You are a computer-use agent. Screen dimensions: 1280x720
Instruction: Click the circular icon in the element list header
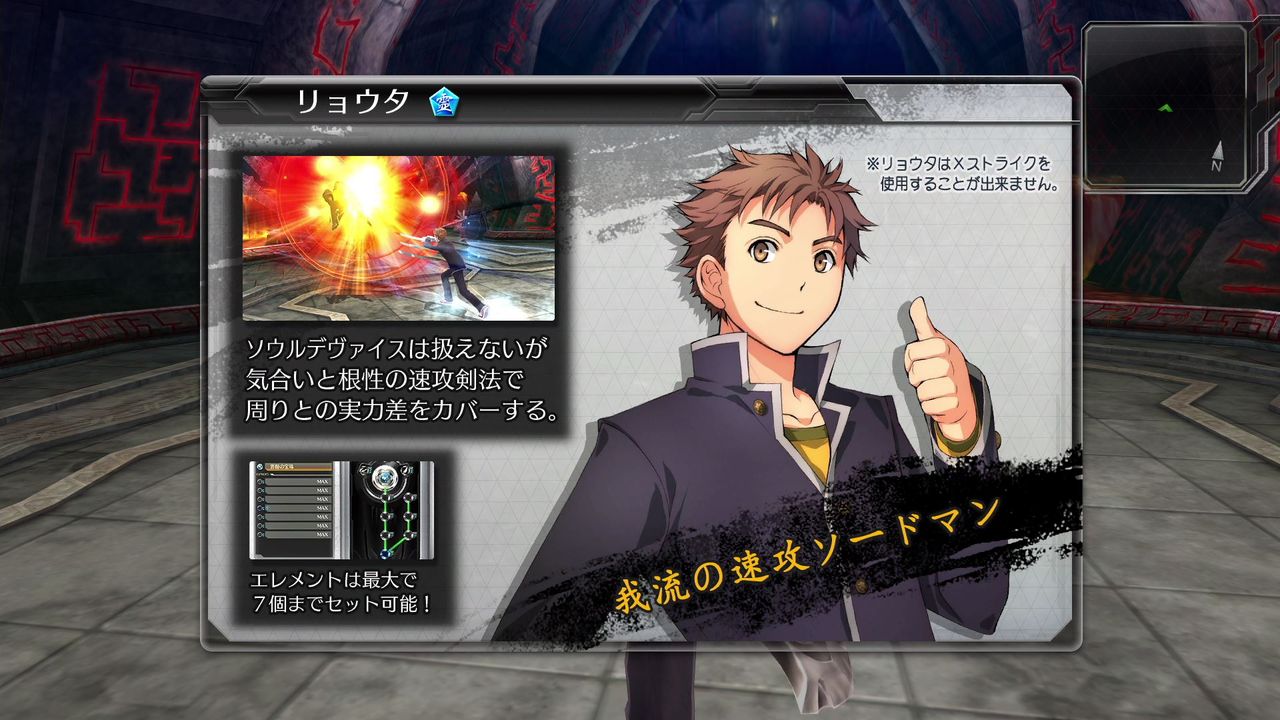coord(260,466)
